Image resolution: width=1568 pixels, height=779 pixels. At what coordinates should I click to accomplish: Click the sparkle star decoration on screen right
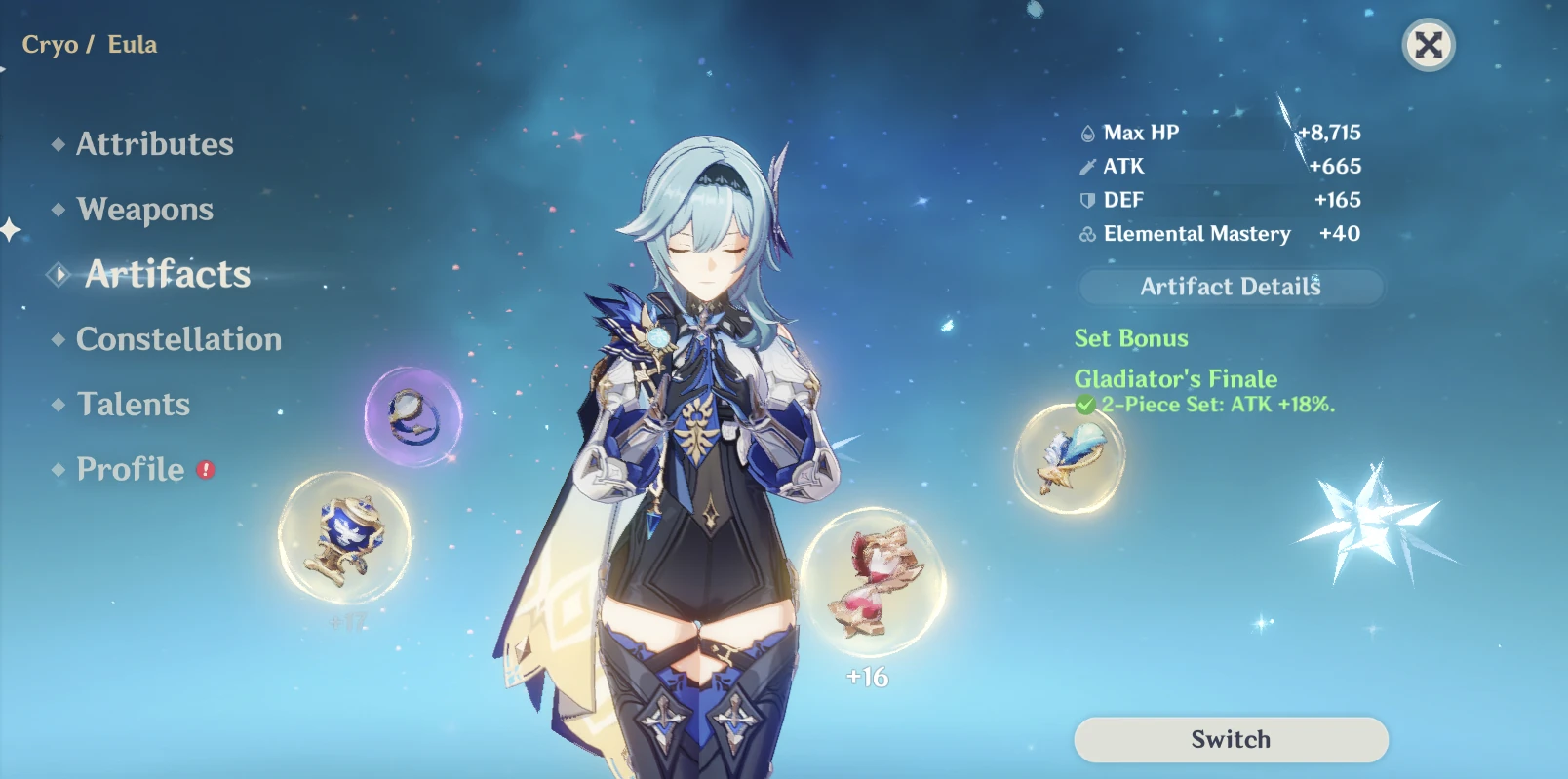[x=1373, y=515]
